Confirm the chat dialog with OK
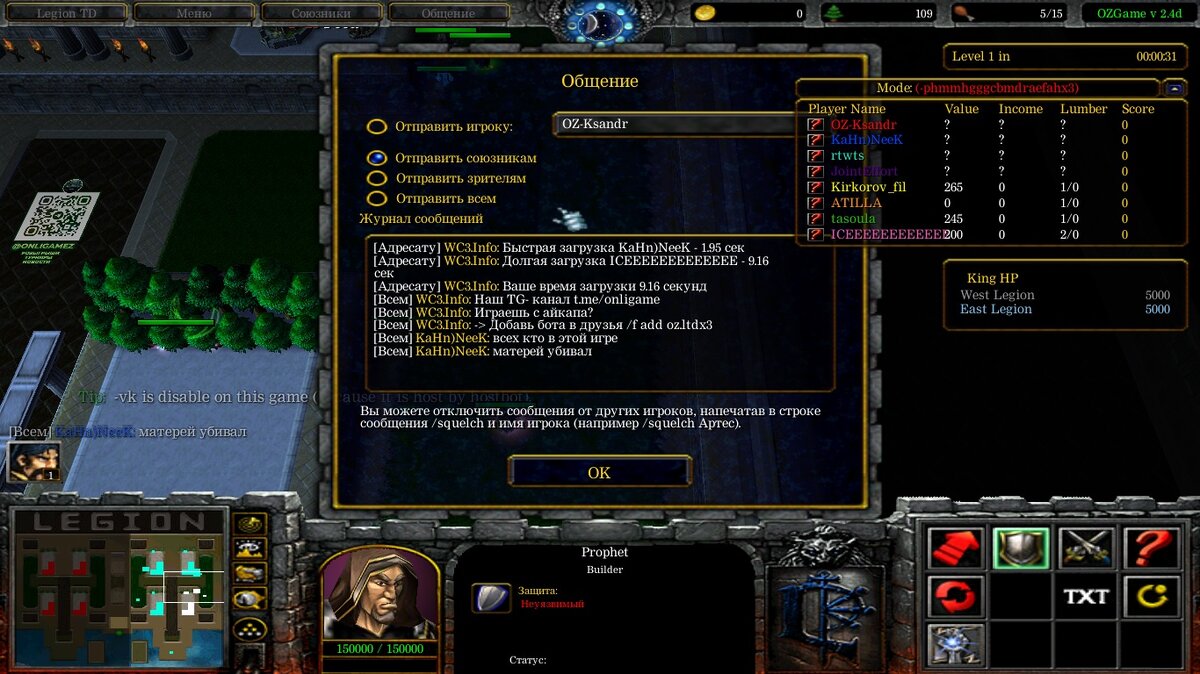This screenshot has width=1200, height=674. [599, 472]
